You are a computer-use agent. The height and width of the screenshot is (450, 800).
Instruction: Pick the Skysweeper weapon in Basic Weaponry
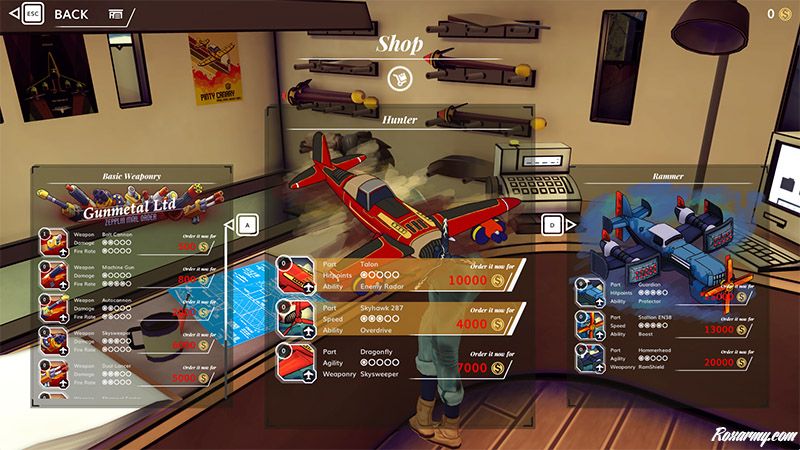[130, 340]
